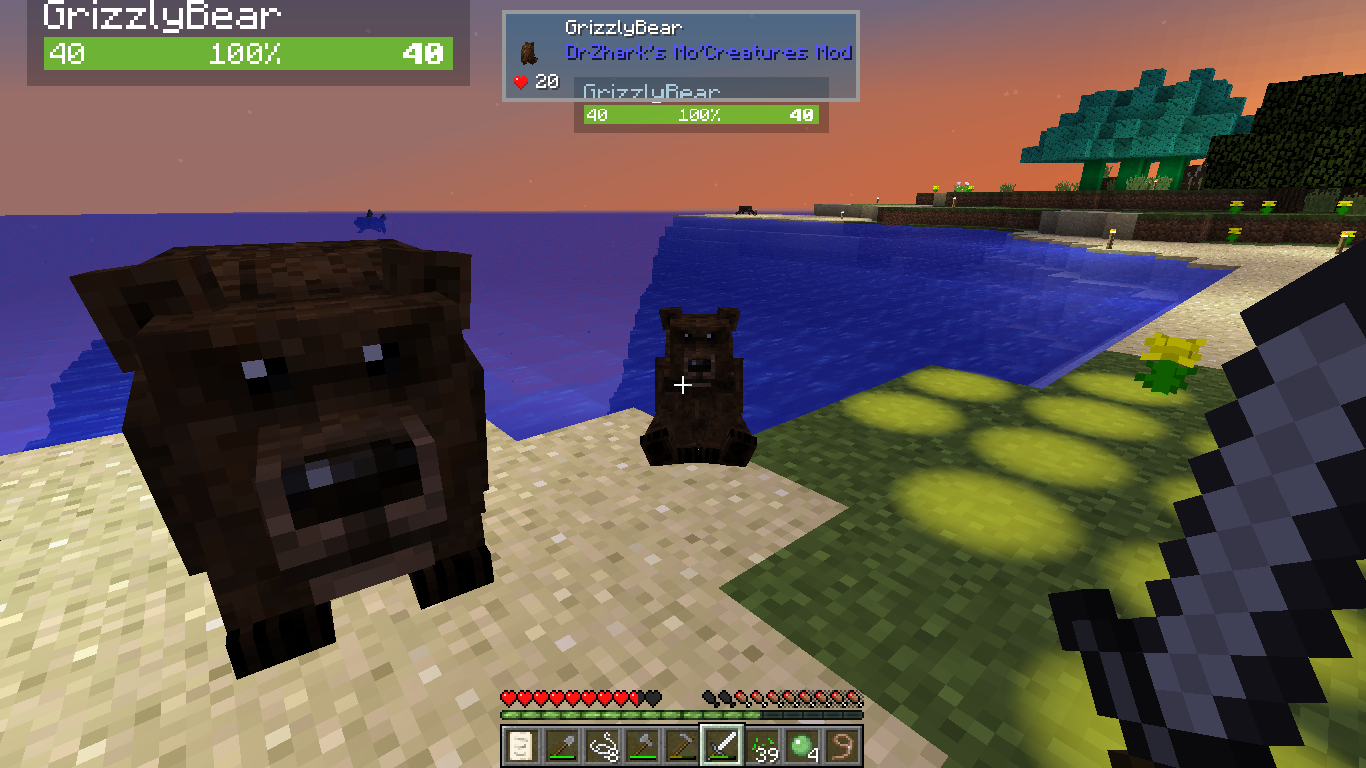This screenshot has height=768, width=1366.
Task: Select the axe hotbar slot
Action: point(641,745)
